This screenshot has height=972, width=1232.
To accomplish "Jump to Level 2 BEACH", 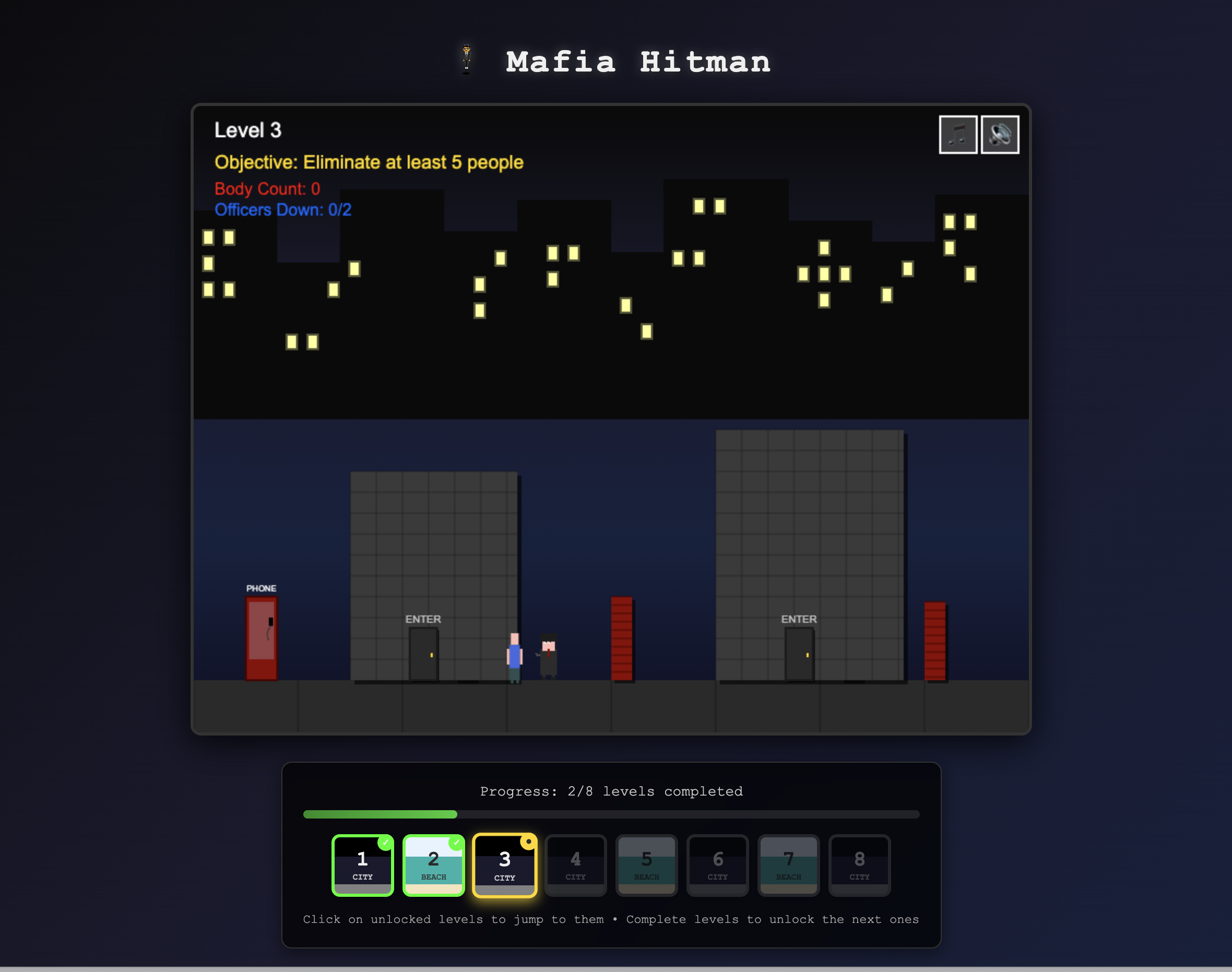I will (434, 866).
